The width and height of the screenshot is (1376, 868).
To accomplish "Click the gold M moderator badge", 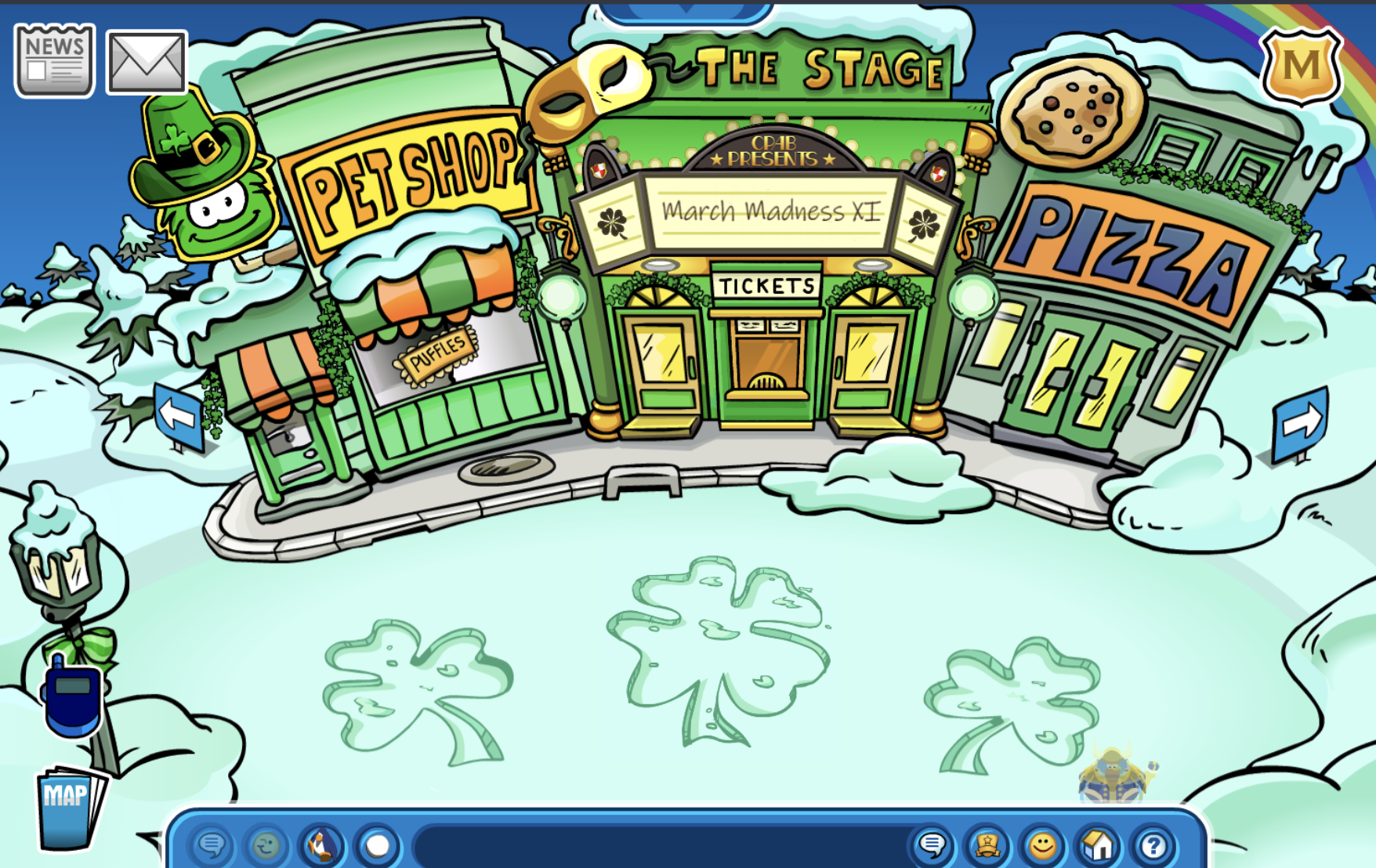I will click(1302, 66).
